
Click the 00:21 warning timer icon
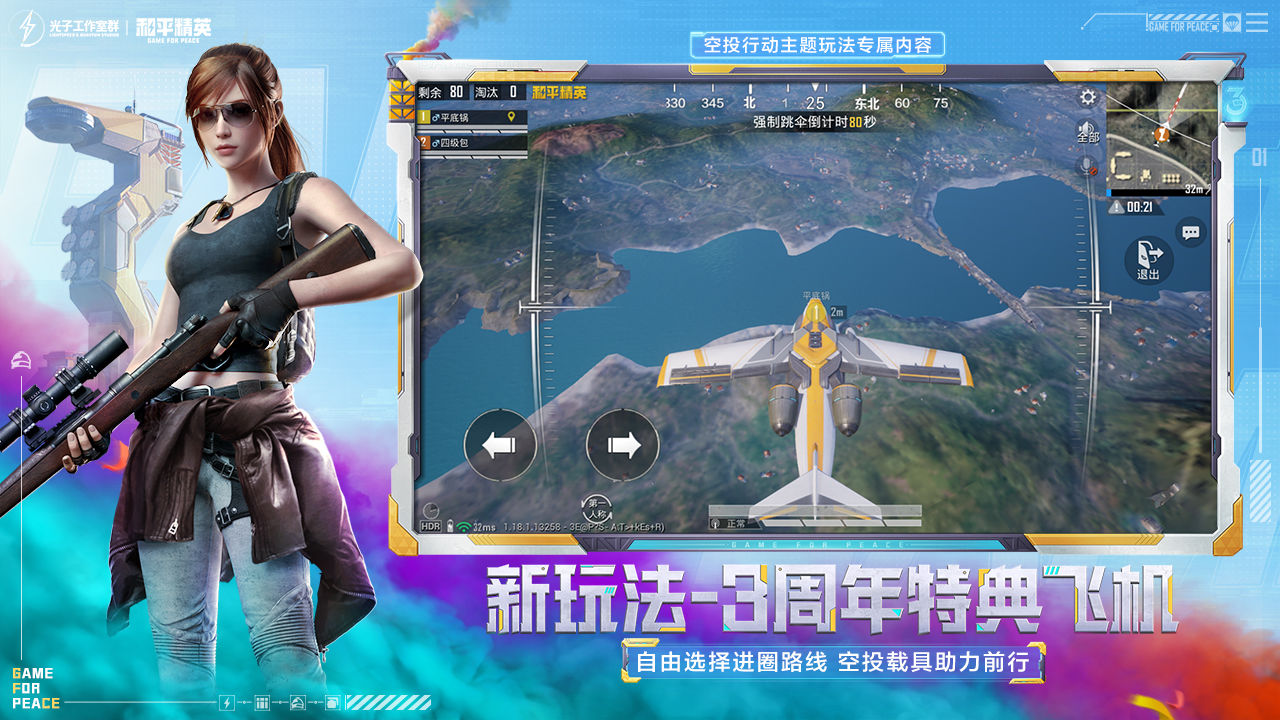click(1116, 206)
